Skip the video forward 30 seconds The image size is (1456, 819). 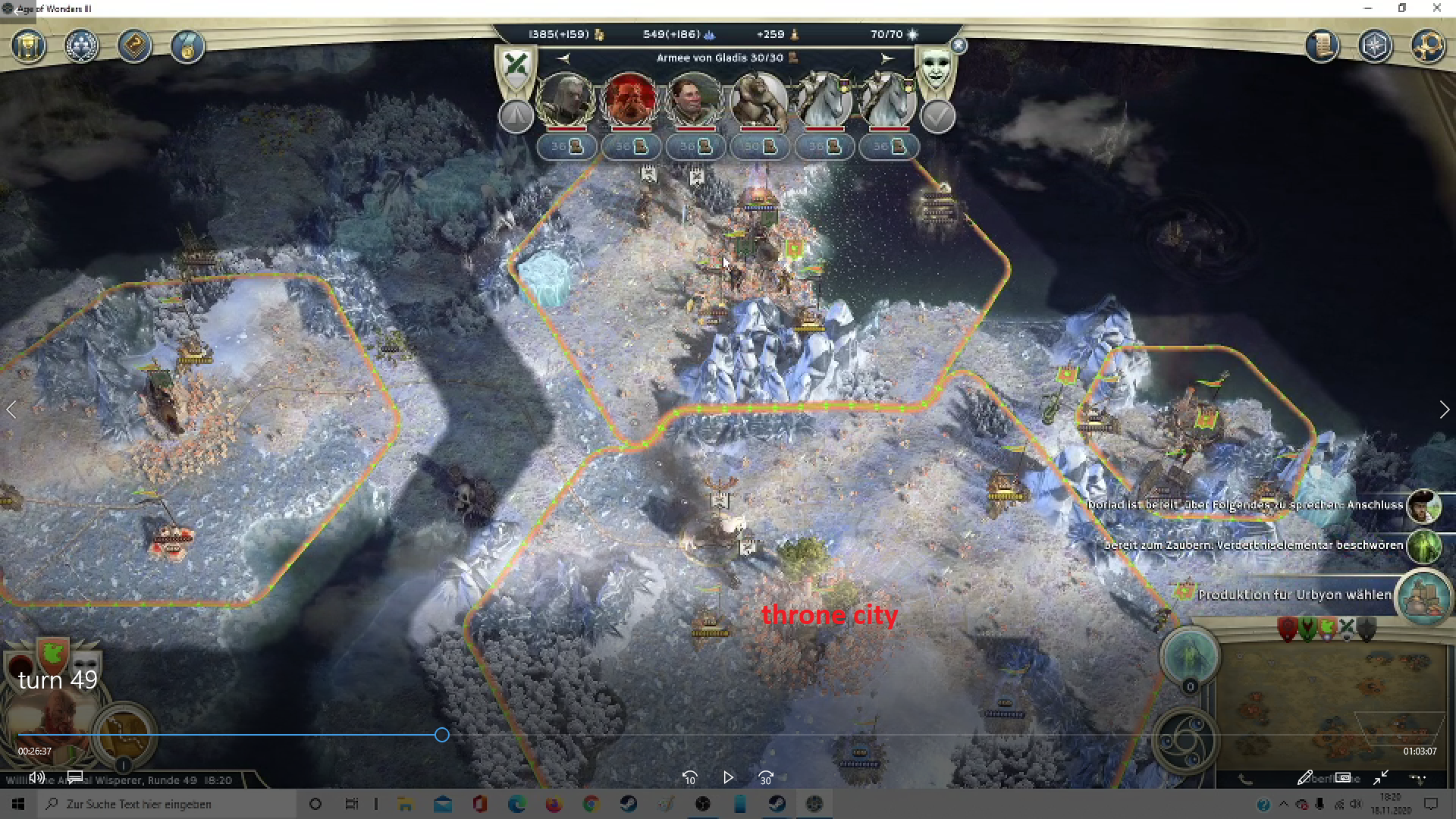pos(766,777)
